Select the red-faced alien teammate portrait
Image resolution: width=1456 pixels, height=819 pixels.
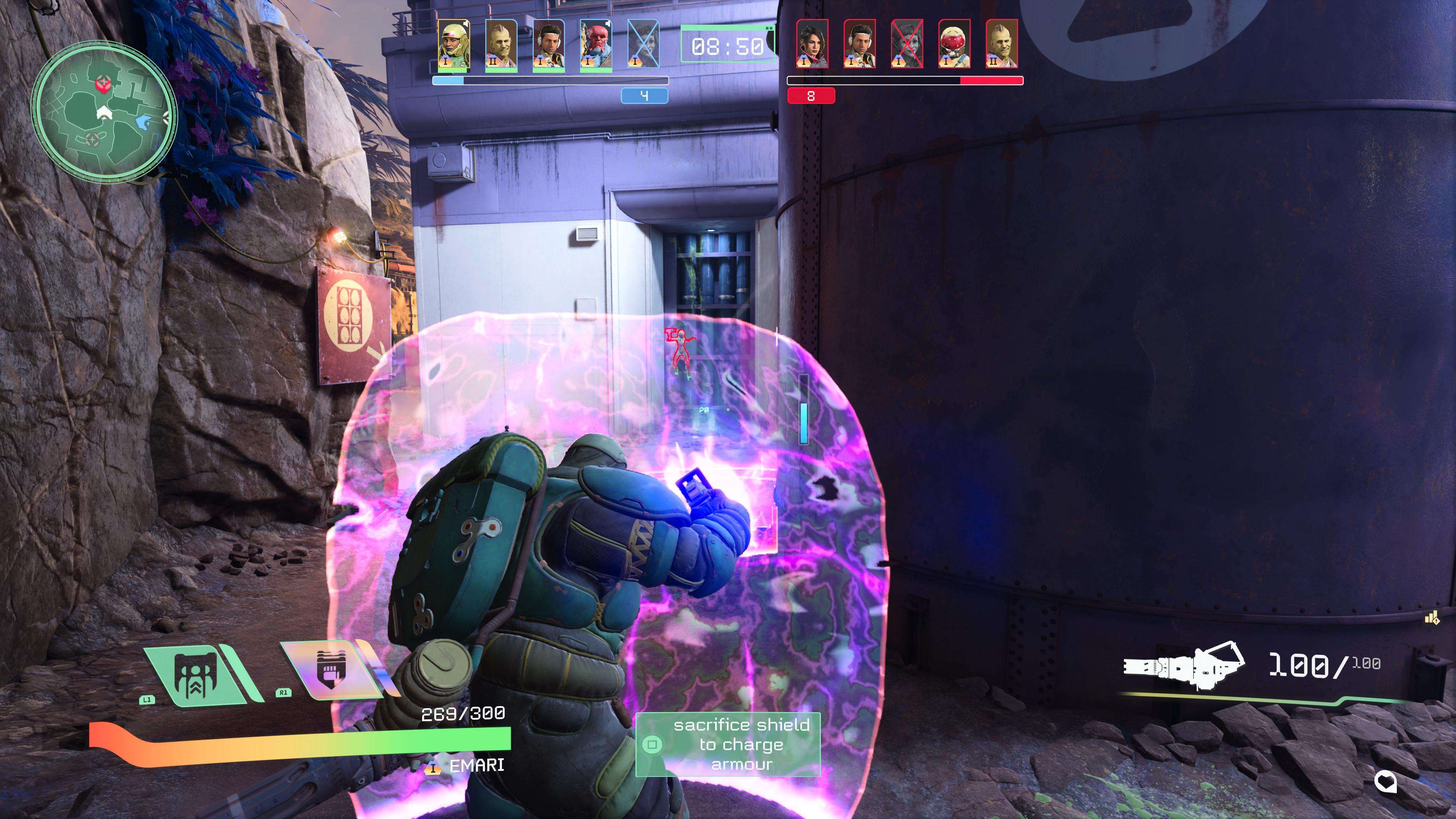596,45
